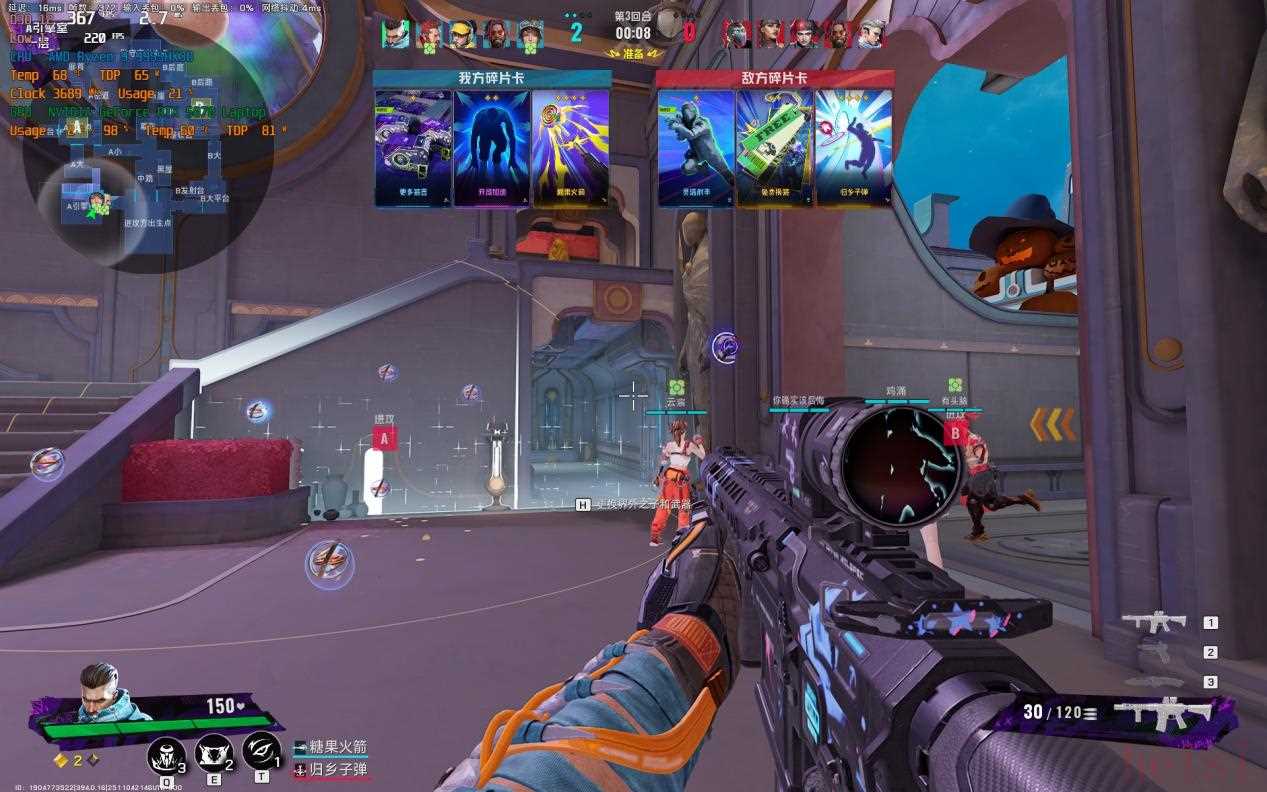View the enemy 归乡子弹 shard card

[x=854, y=148]
